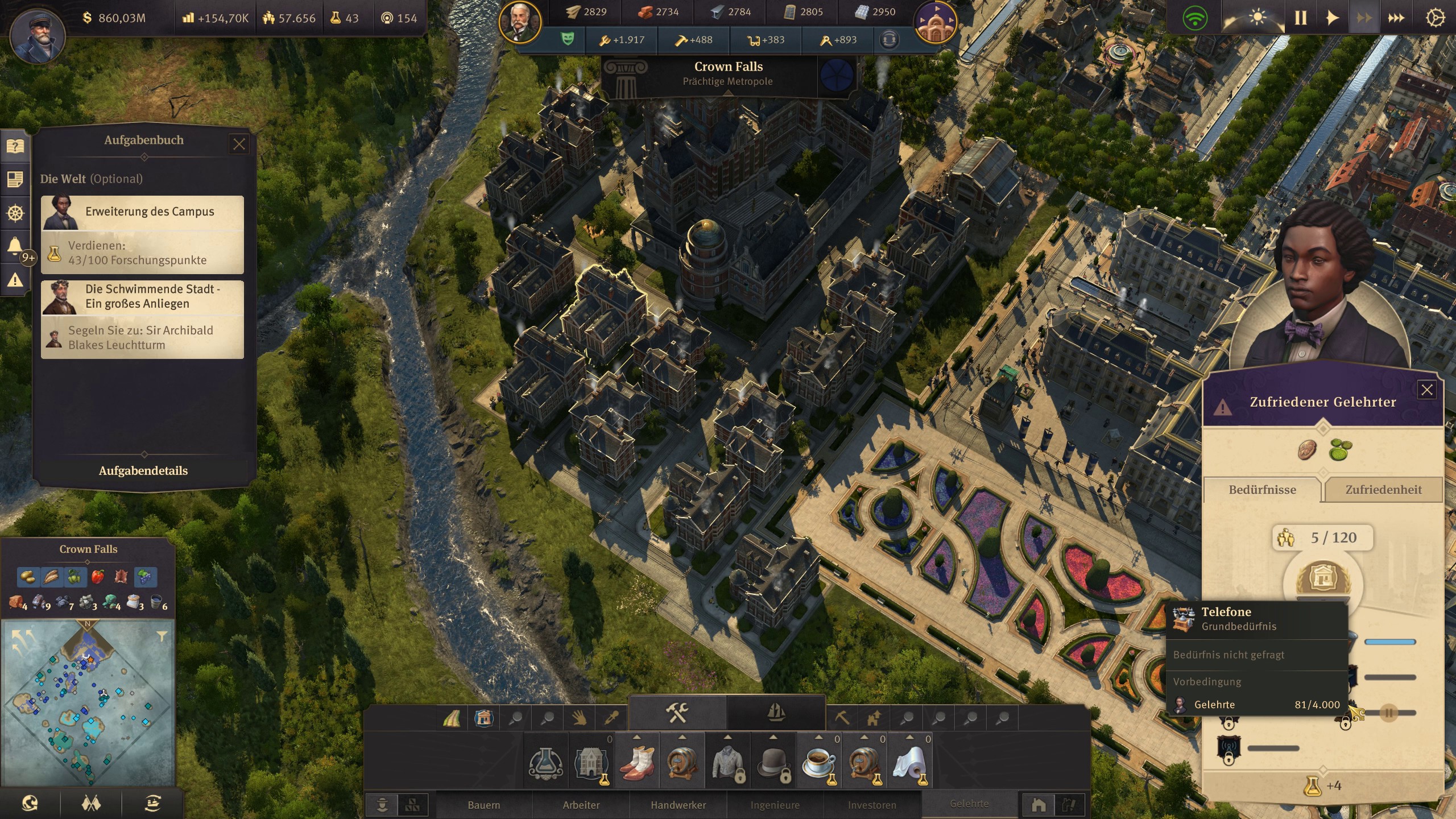
Task: Select the Die Schwimmende Stadt quest
Action: (x=142, y=319)
